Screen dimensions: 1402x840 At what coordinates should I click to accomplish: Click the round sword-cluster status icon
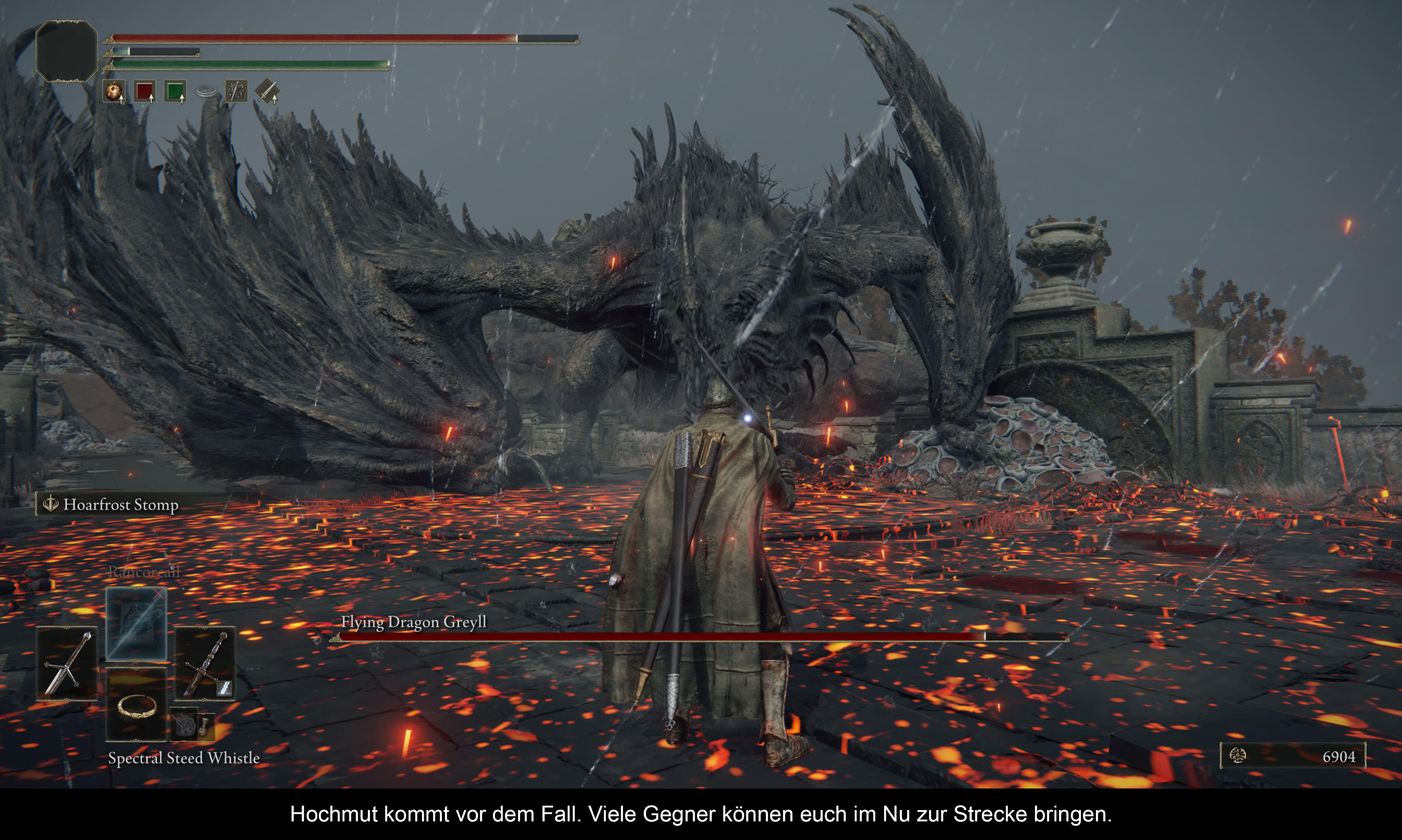click(236, 91)
